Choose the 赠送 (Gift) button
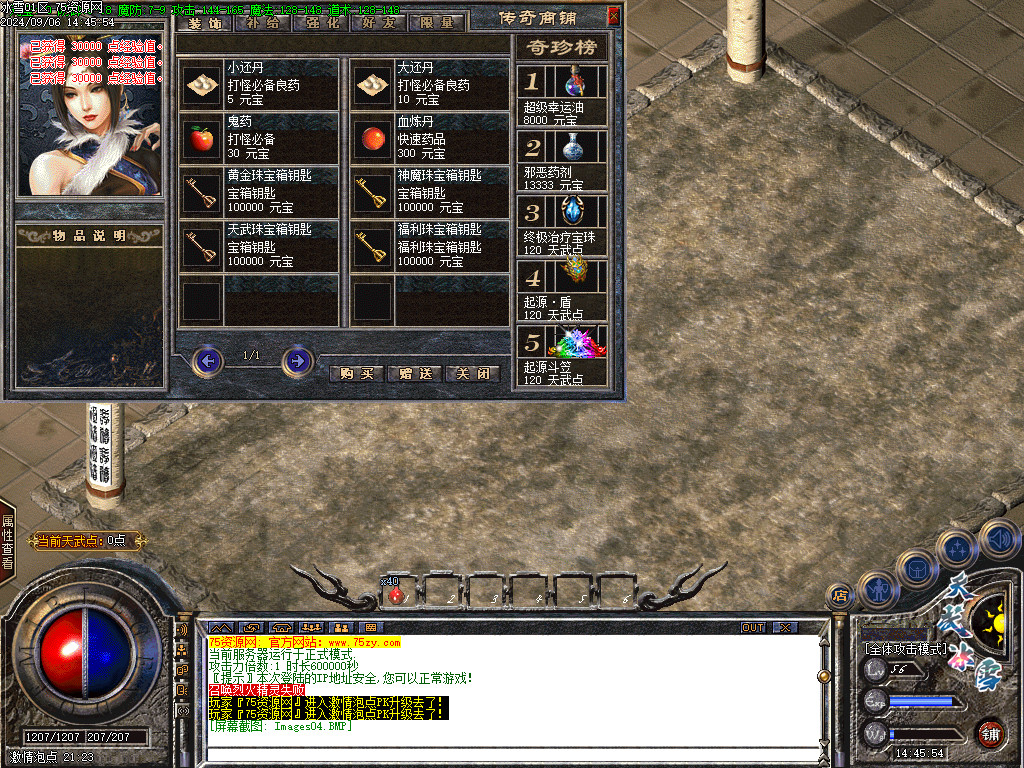Image resolution: width=1024 pixels, height=768 pixels. click(415, 374)
